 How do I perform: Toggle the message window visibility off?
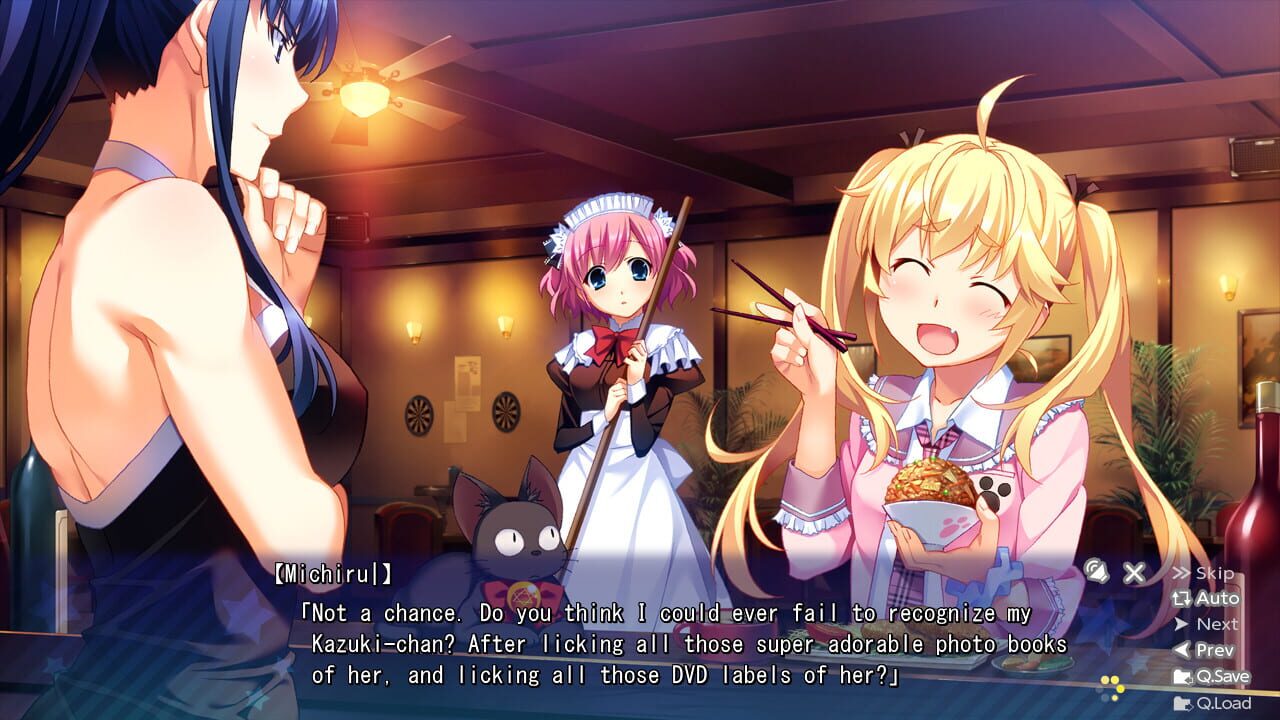pyautogui.click(x=1134, y=572)
